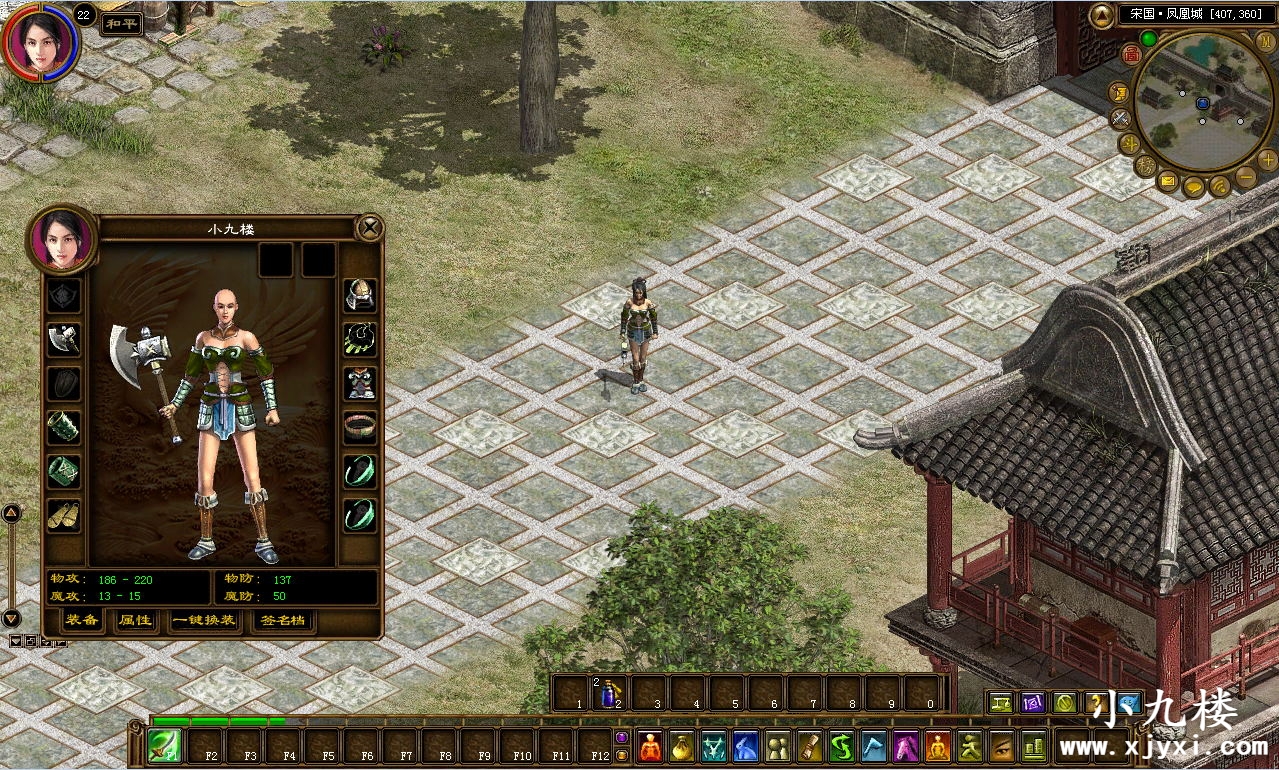Screen dimensions: 1279x770
Task: Switch to the 属性 attributes tab
Action: point(135,621)
